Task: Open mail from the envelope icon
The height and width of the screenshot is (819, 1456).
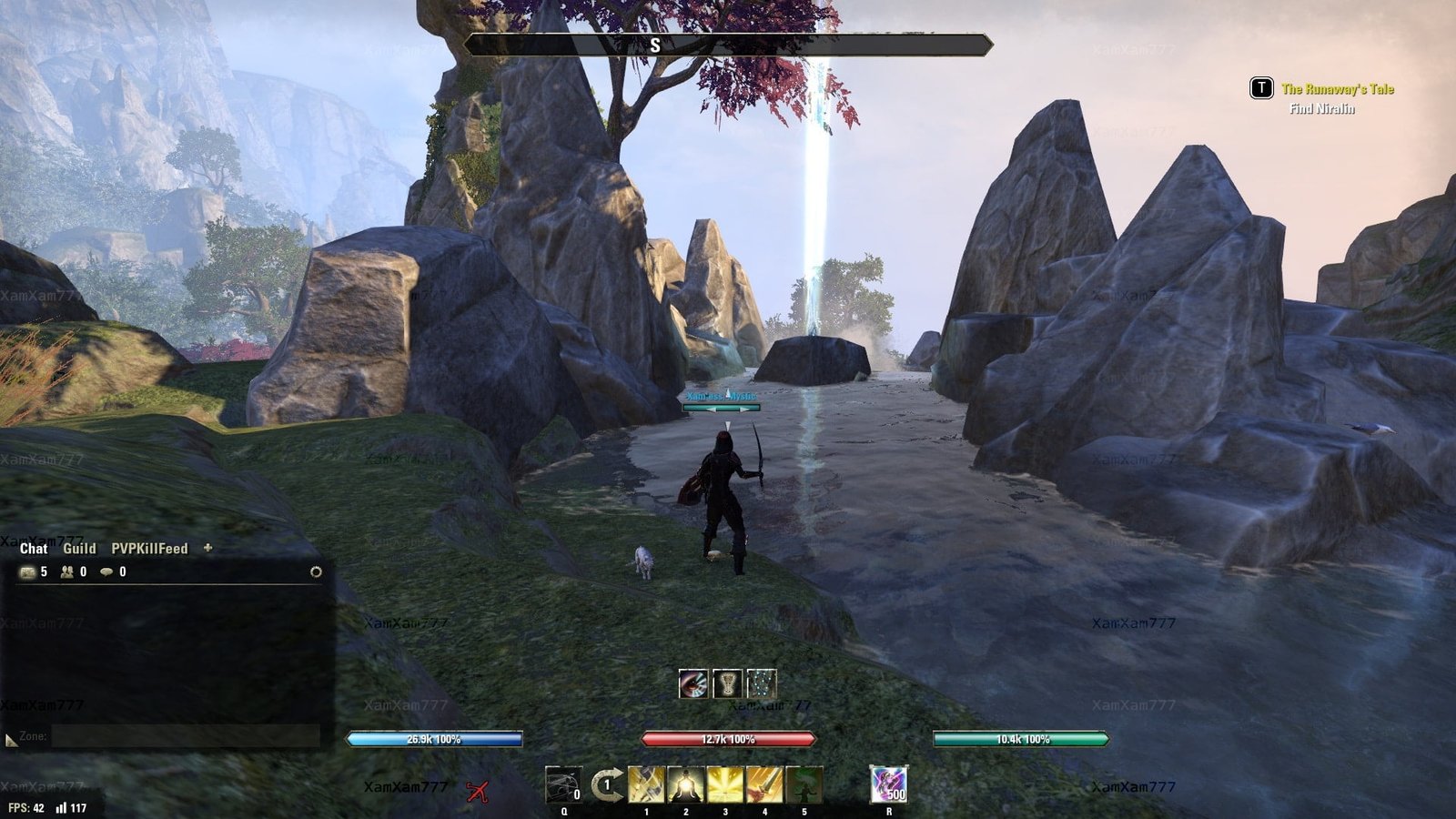Action: [28, 572]
